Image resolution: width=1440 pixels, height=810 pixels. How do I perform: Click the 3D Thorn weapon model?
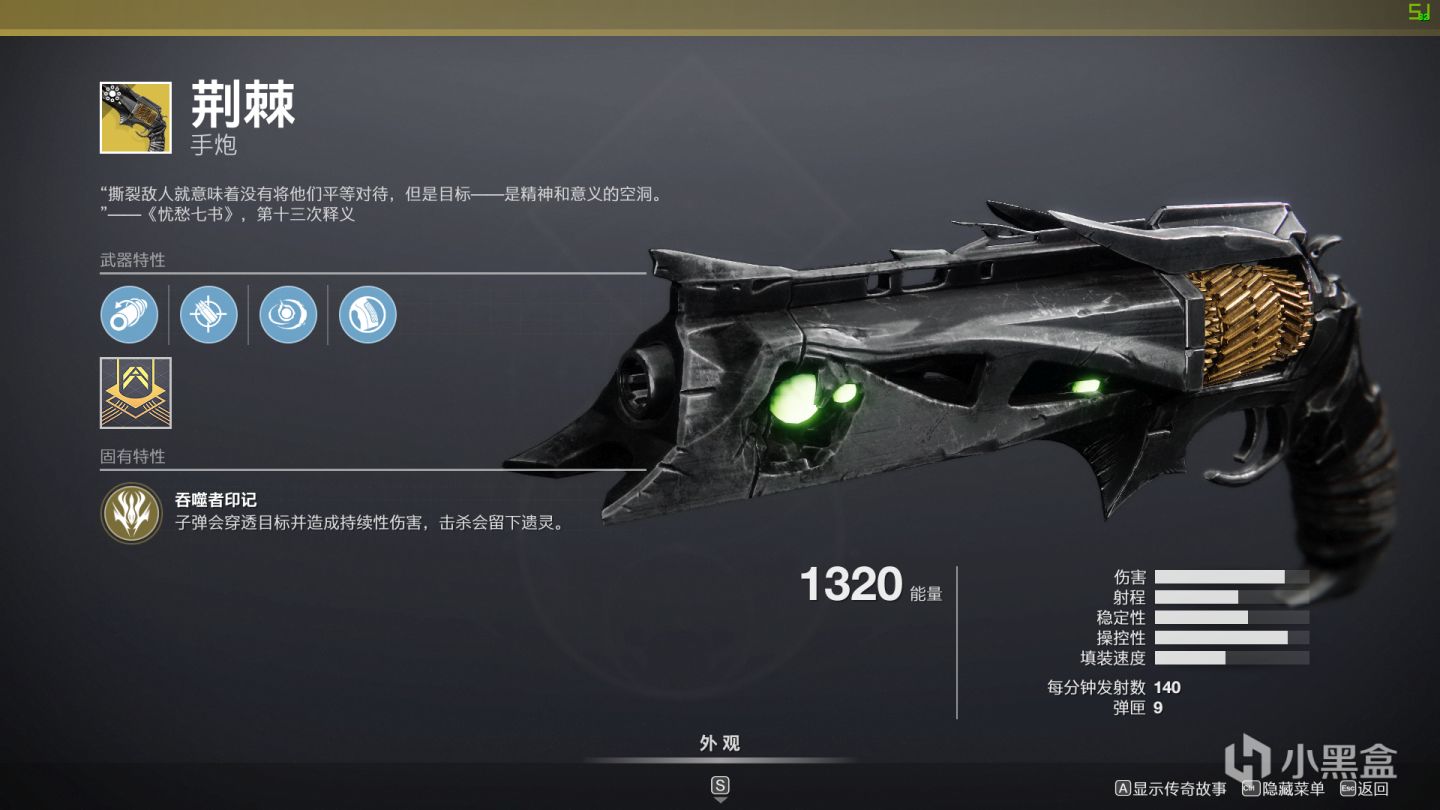coord(950,380)
